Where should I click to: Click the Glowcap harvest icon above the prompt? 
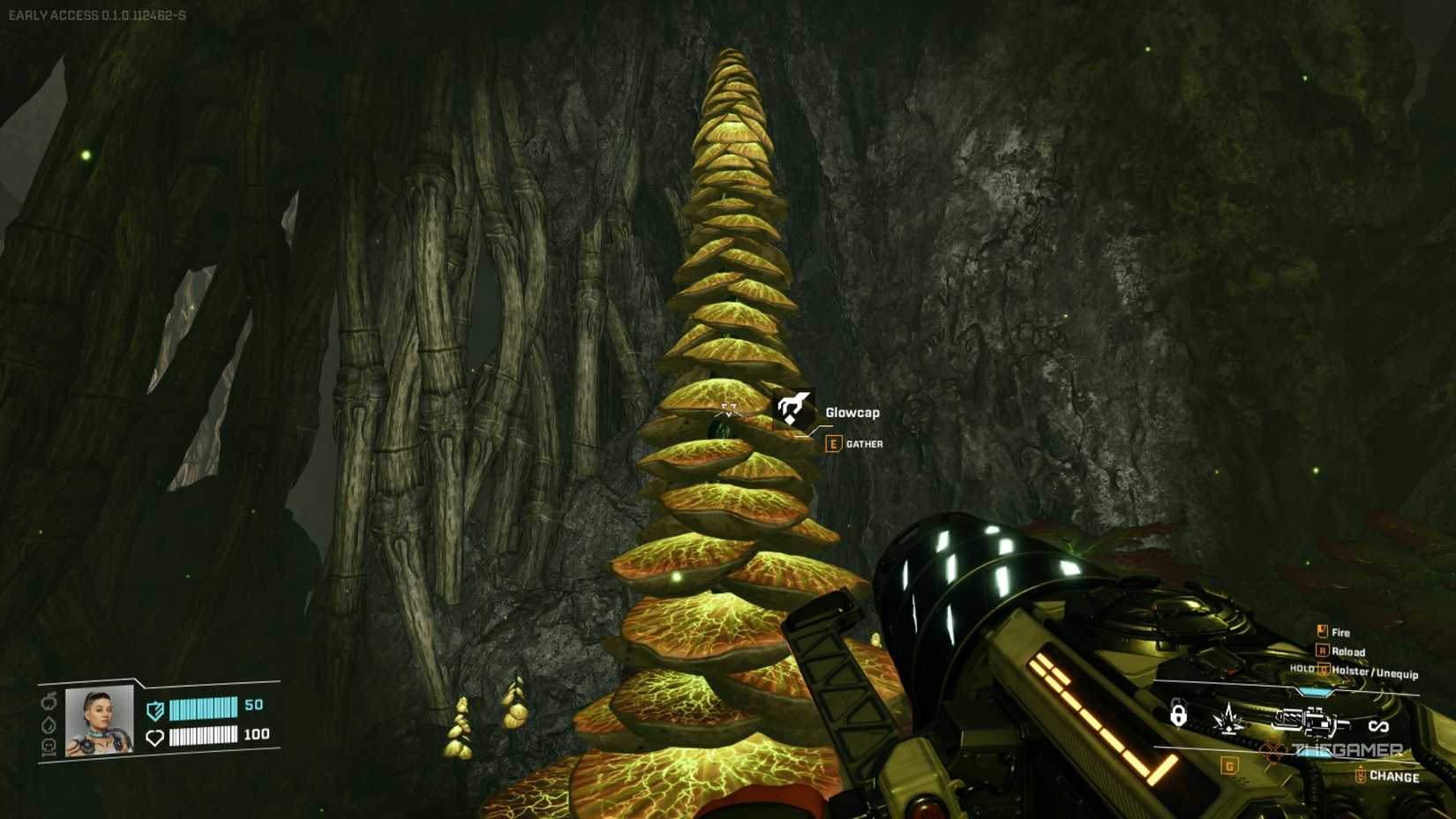[793, 409]
